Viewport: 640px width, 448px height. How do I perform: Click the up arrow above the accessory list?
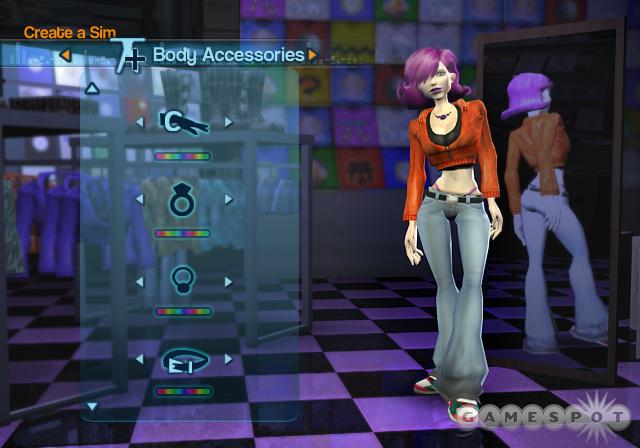coord(92,88)
